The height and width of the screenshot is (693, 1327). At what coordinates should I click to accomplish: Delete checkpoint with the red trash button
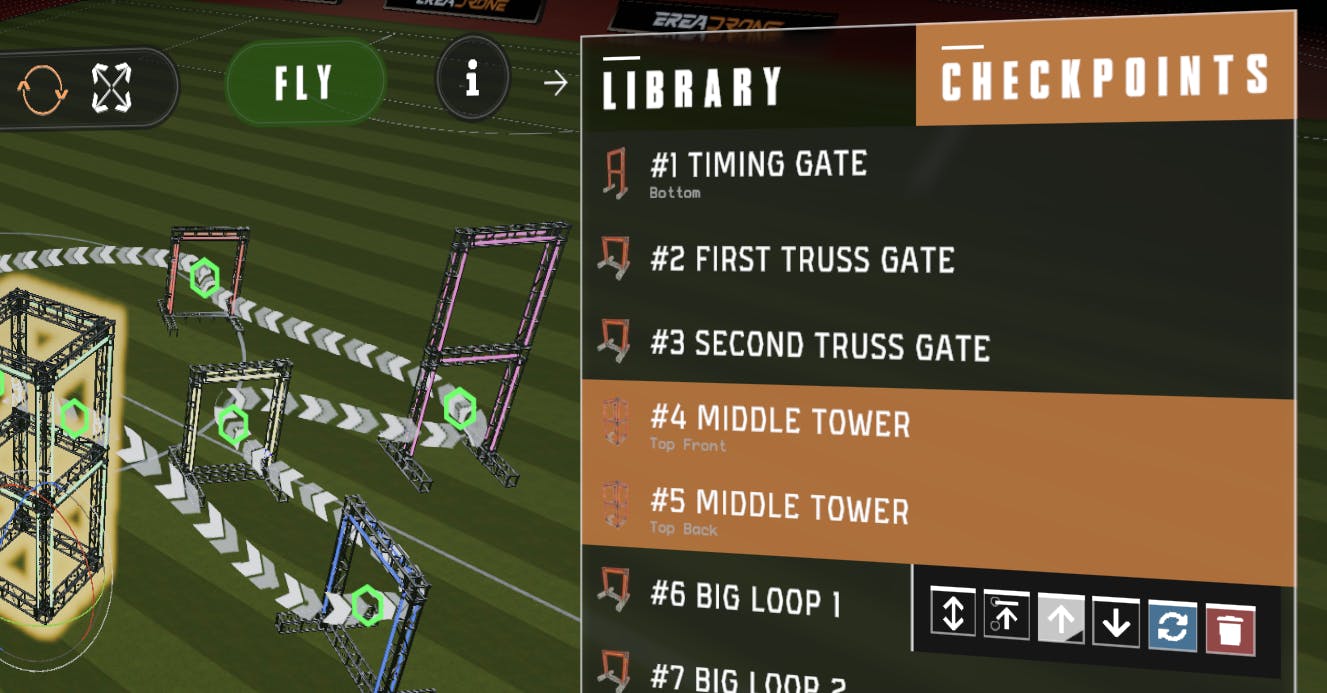1230,630
